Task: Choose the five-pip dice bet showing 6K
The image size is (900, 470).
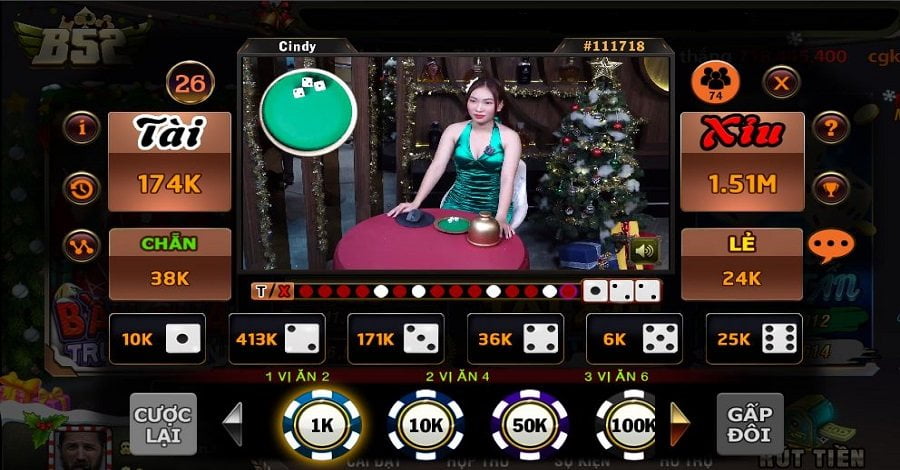Action: tap(633, 339)
